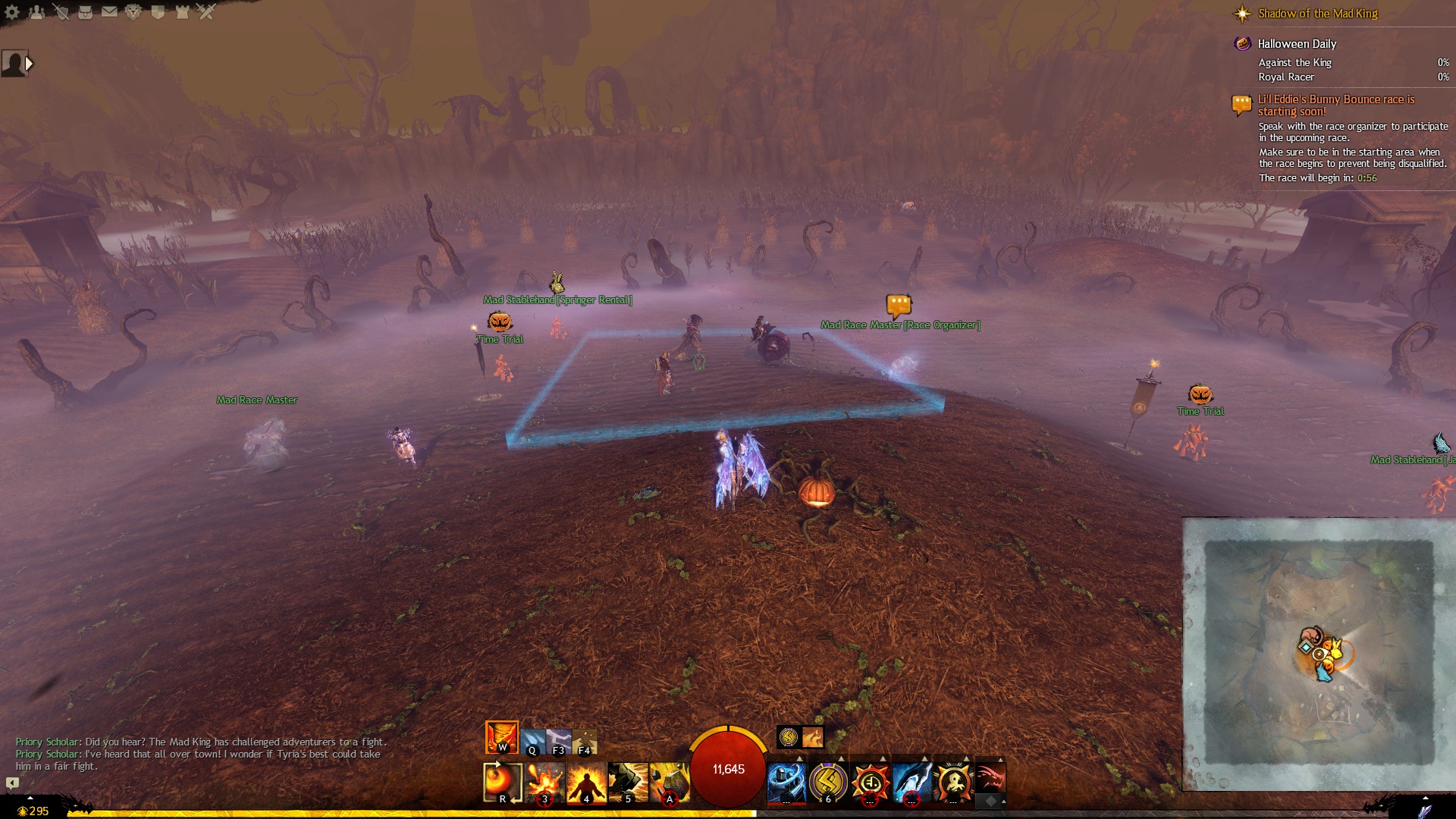Open the World vs World castle tower icon
The height and width of the screenshot is (819, 1456).
pyautogui.click(x=182, y=12)
